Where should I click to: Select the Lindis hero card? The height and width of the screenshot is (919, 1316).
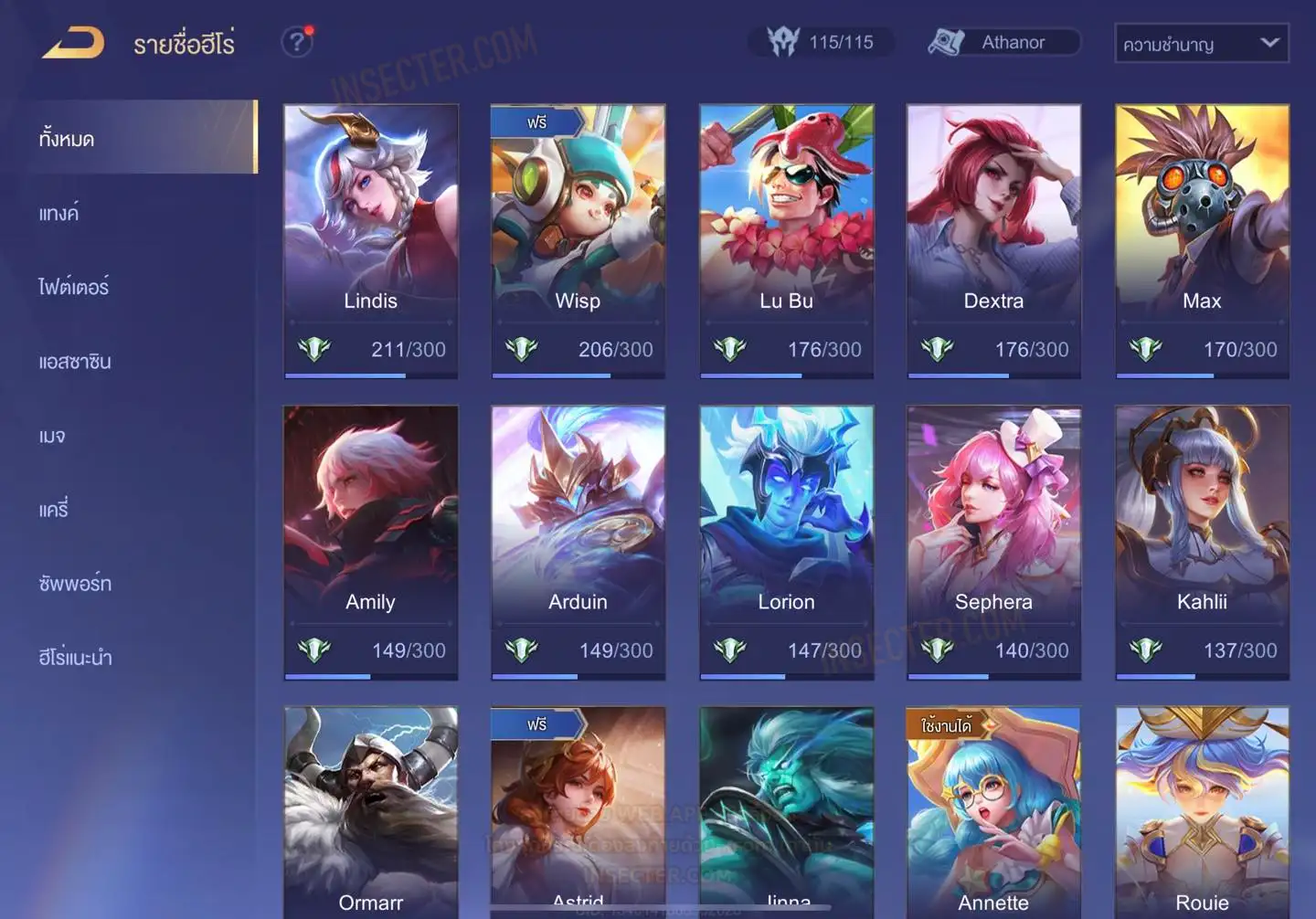point(370,240)
